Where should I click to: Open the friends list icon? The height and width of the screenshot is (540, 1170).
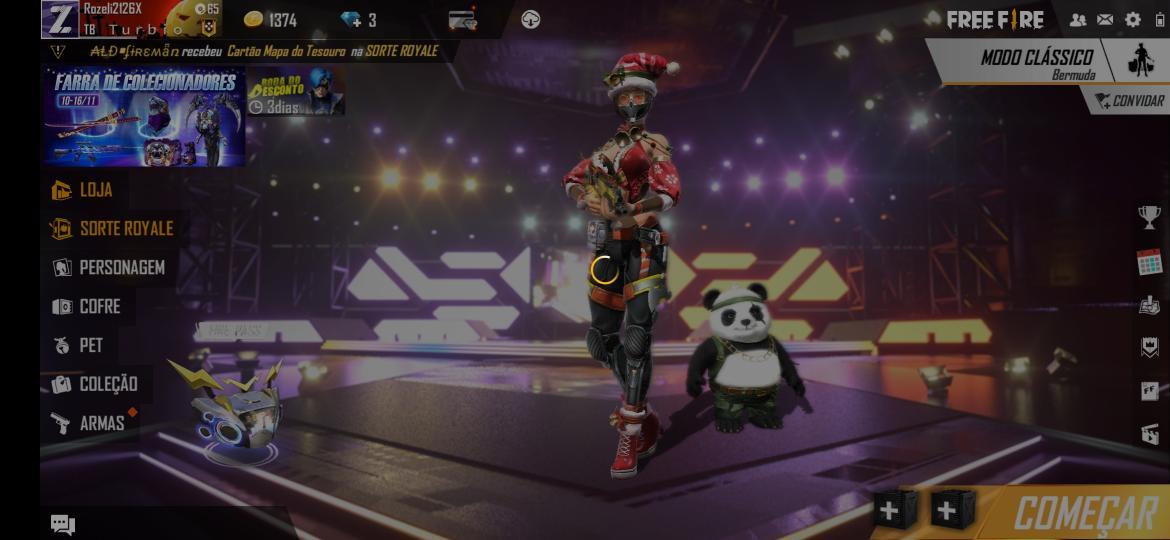1078,20
